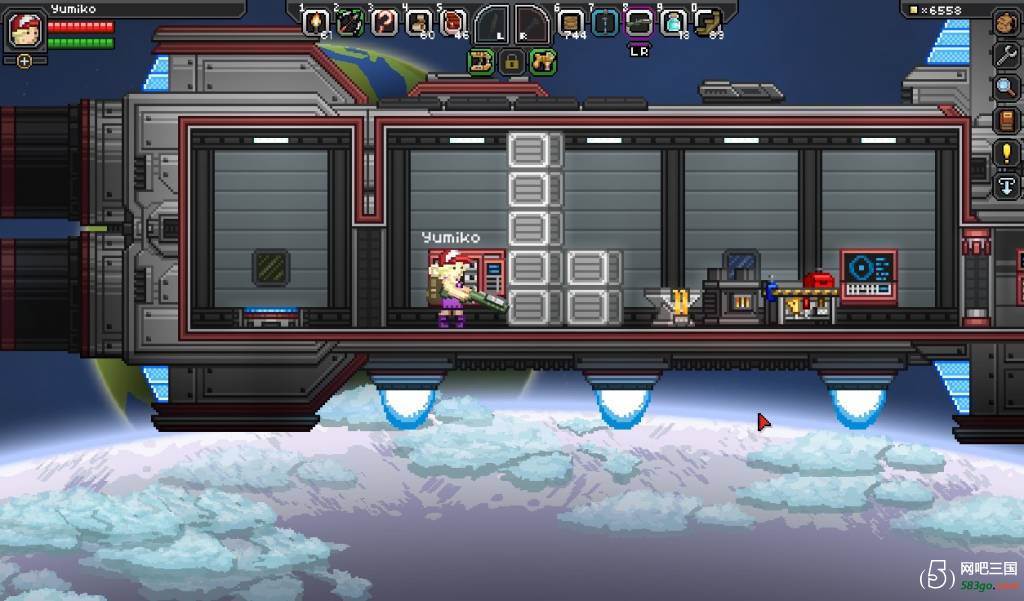Select the question mark item in slot 3
This screenshot has width=1024, height=601.
(384, 23)
